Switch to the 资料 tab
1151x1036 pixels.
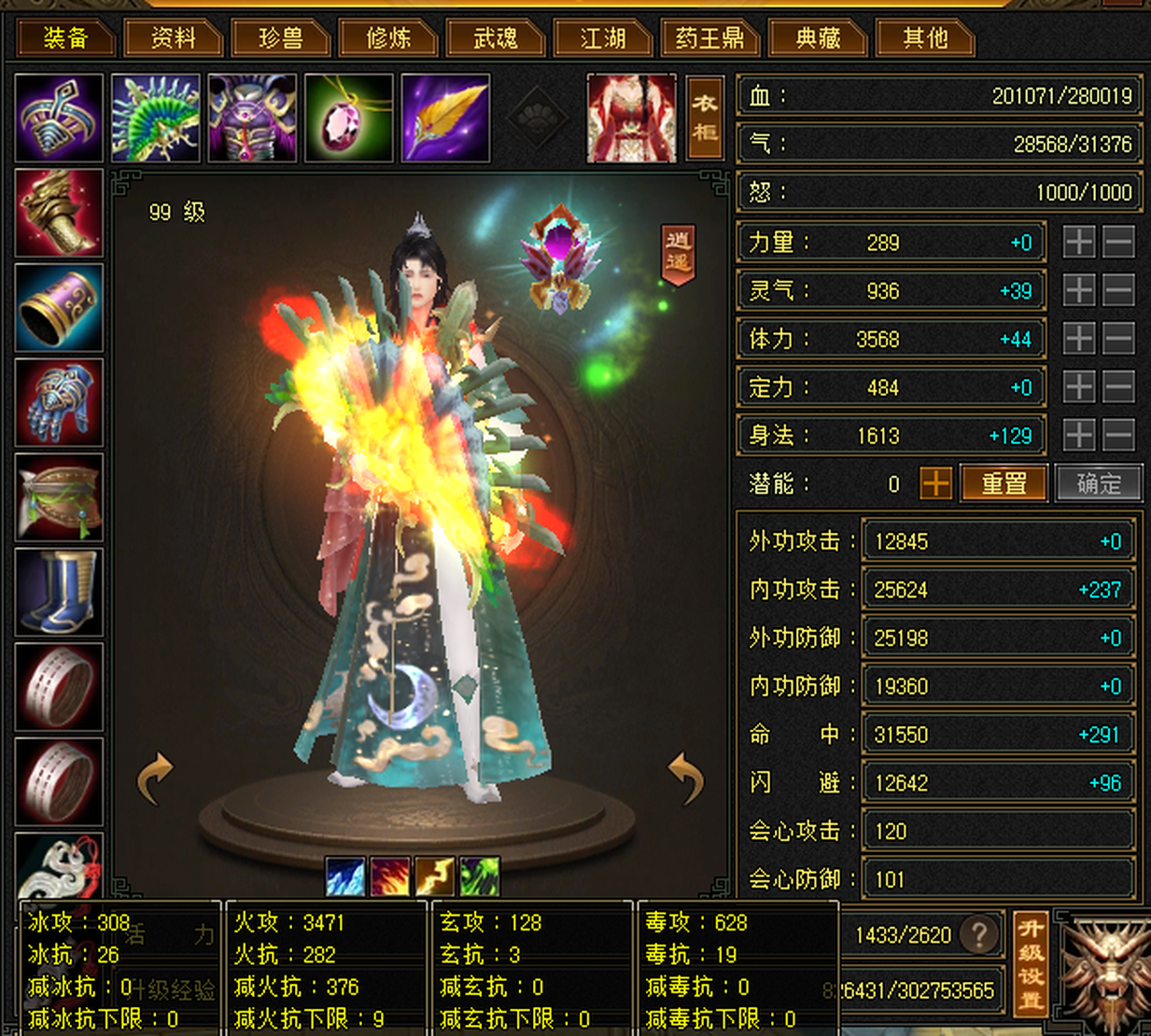tap(173, 38)
